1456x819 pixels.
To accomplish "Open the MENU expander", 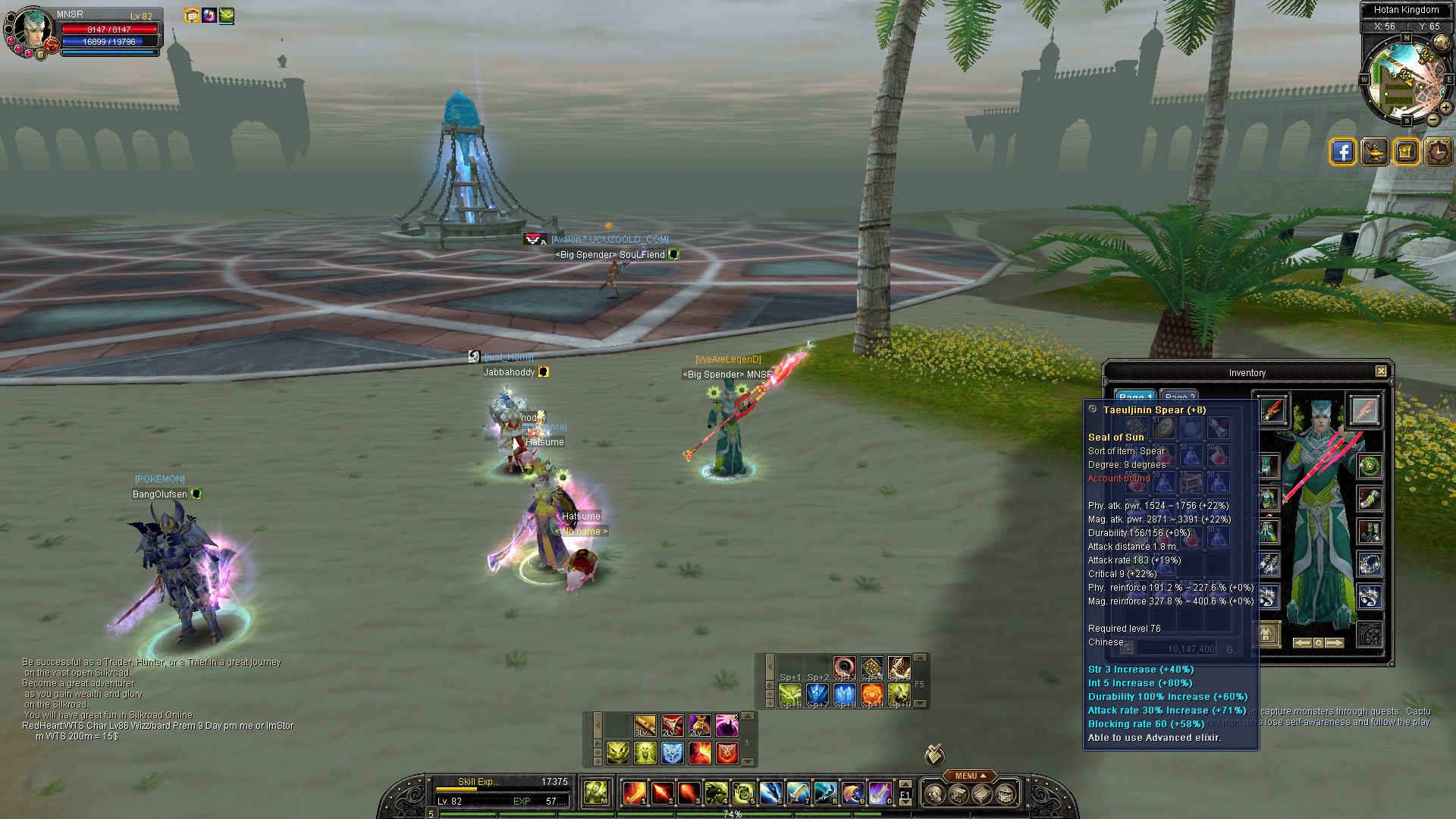I will point(970,776).
